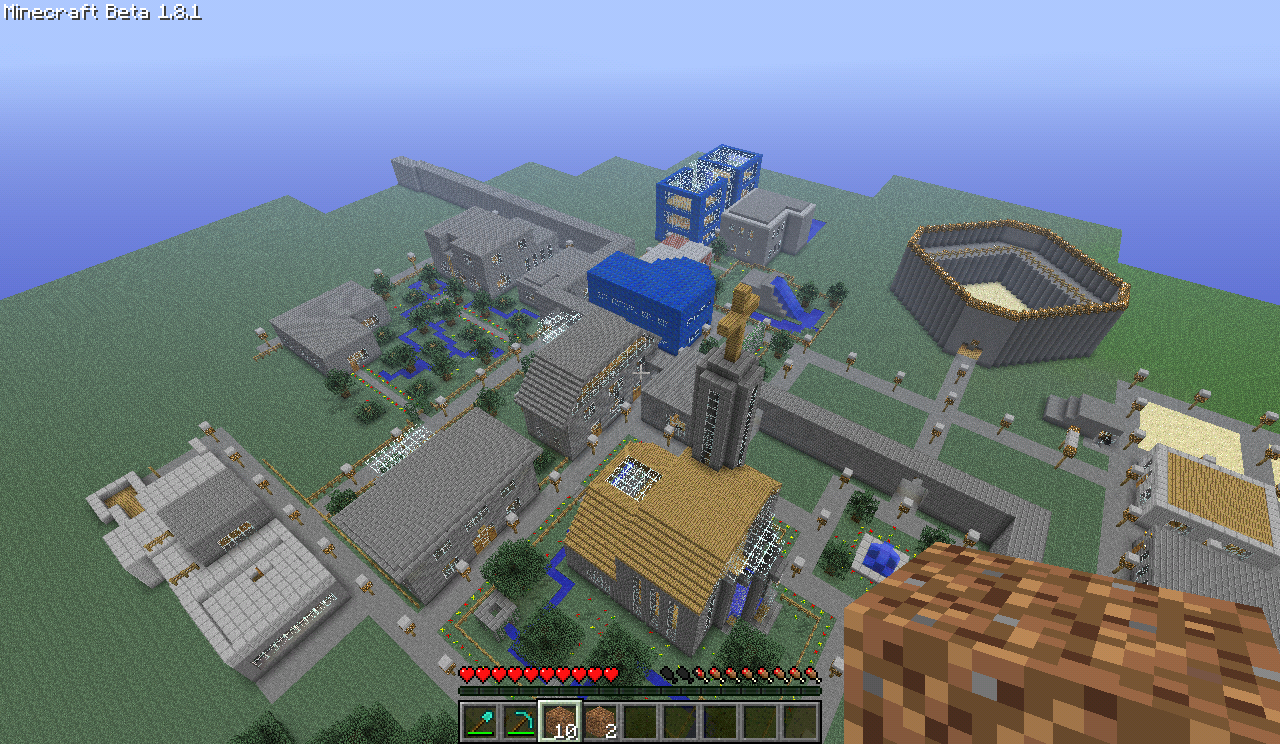
Task: Select the diamond pickaxe in the hotbar
Action: [518, 719]
